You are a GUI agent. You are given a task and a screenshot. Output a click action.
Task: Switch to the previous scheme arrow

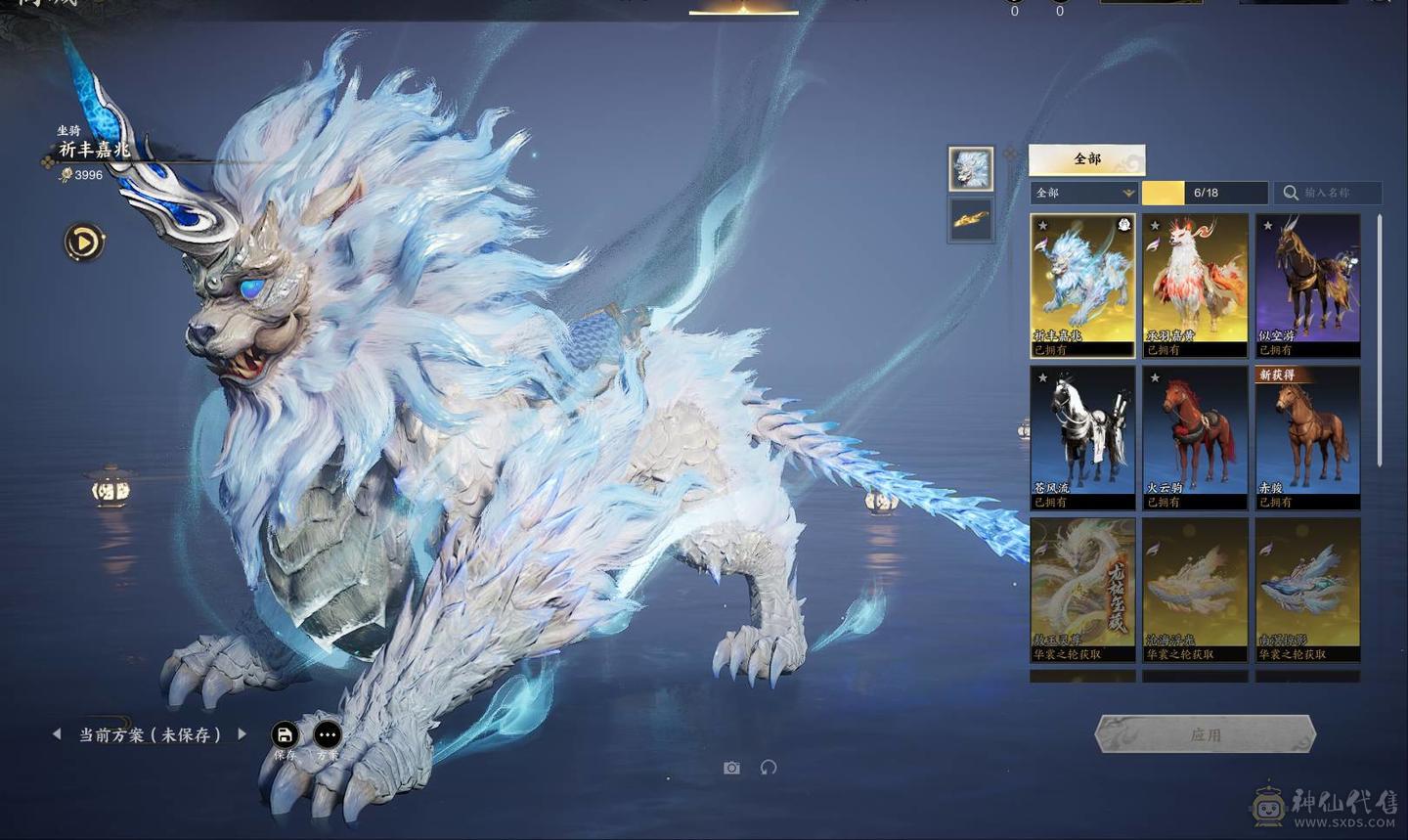coord(57,733)
